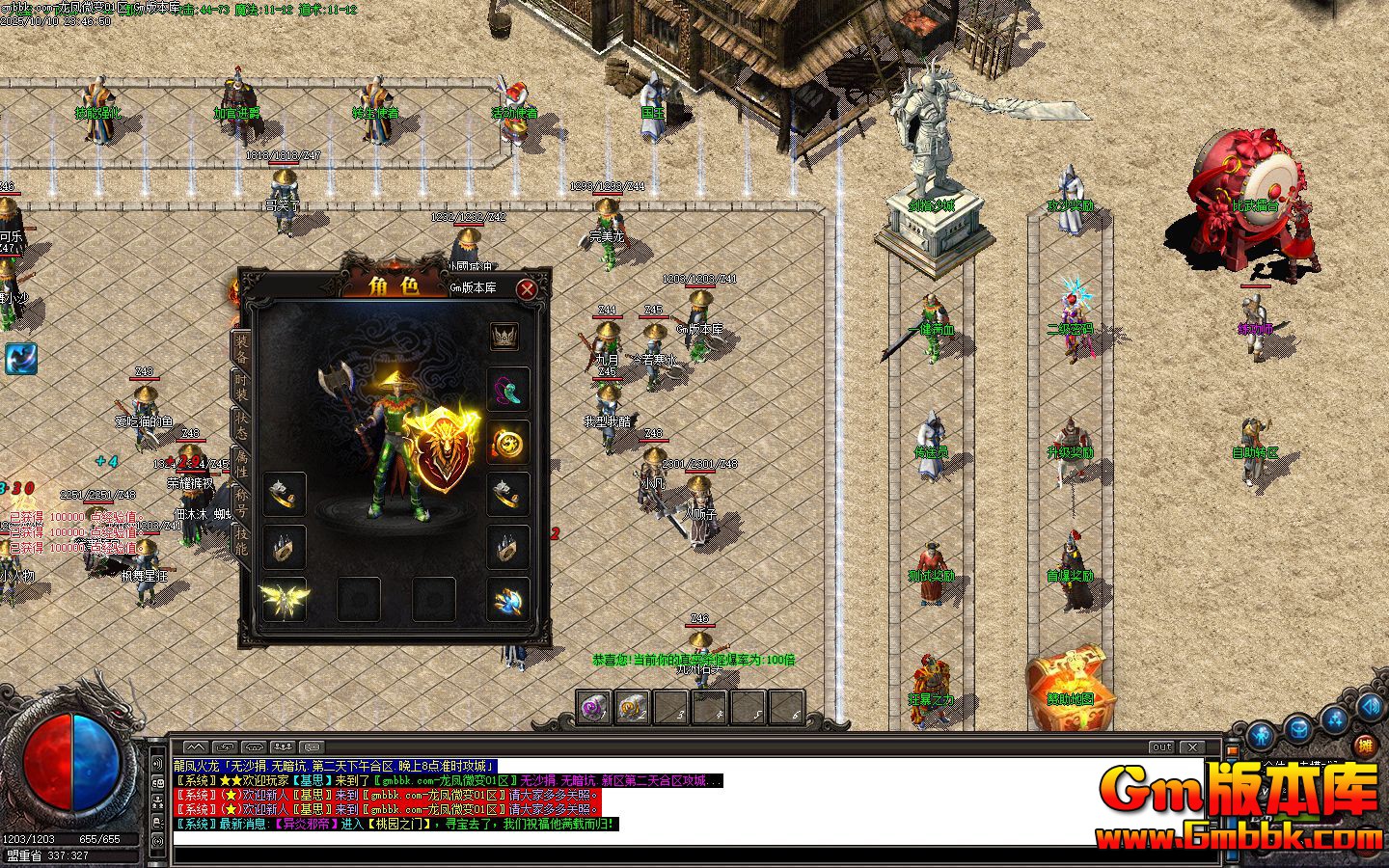Click the gold dragon medal slot
Image resolution: width=1389 pixels, height=868 pixels.
coord(507,443)
